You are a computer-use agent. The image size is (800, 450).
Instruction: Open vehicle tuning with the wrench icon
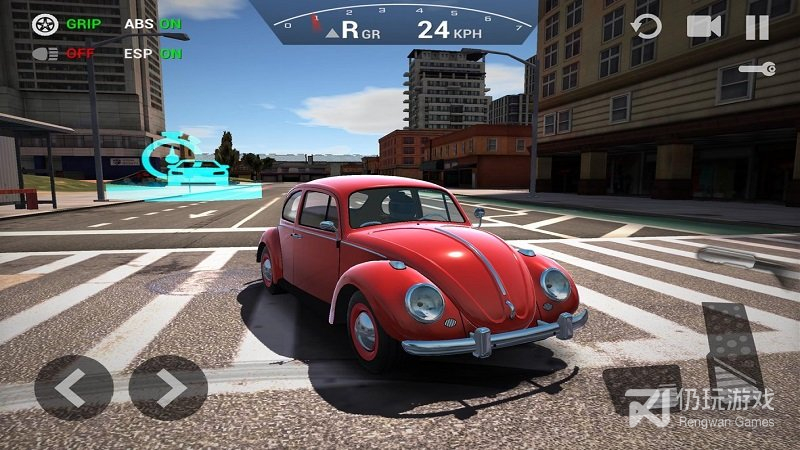click(x=756, y=68)
